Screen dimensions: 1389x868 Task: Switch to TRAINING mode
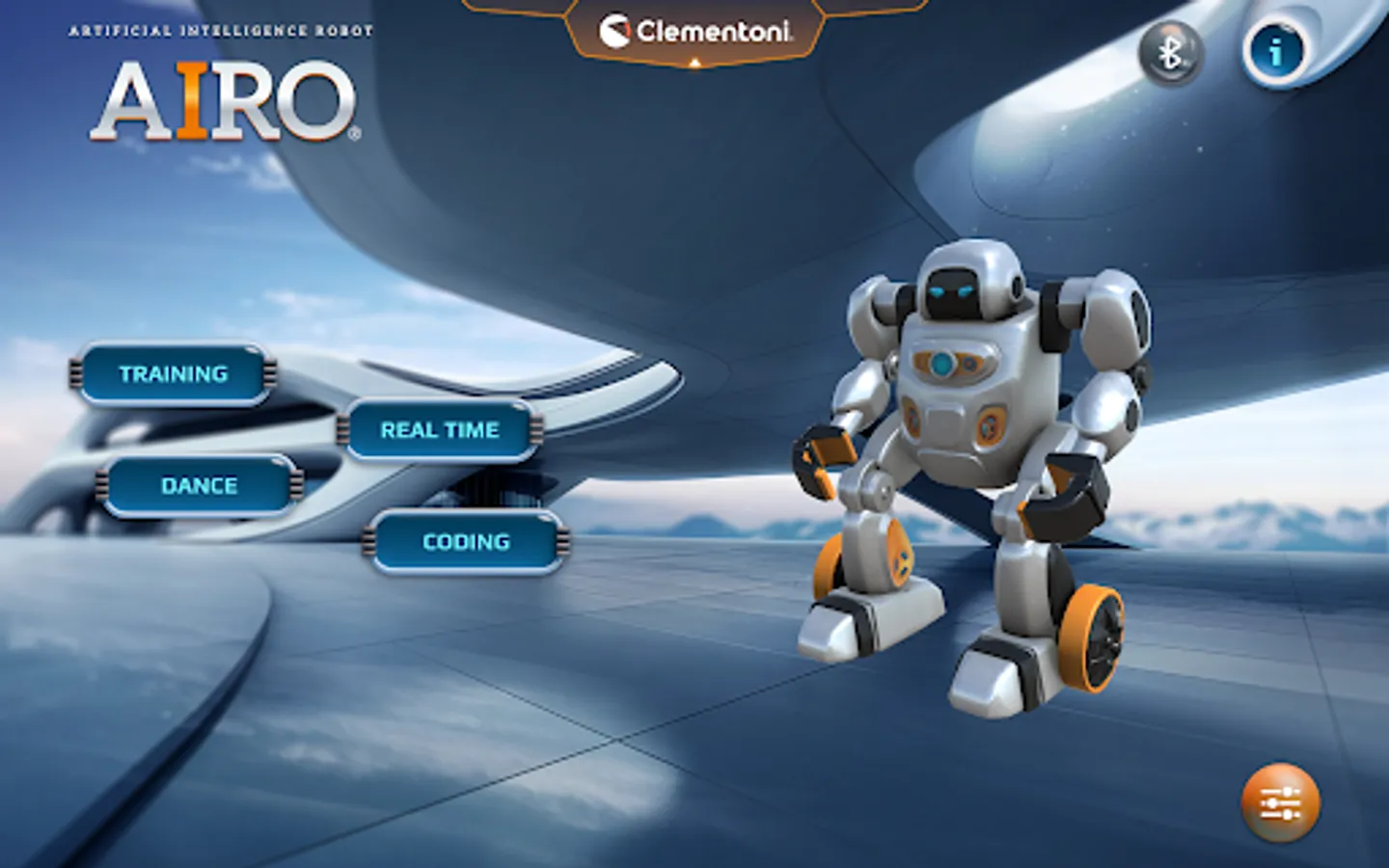tap(174, 373)
